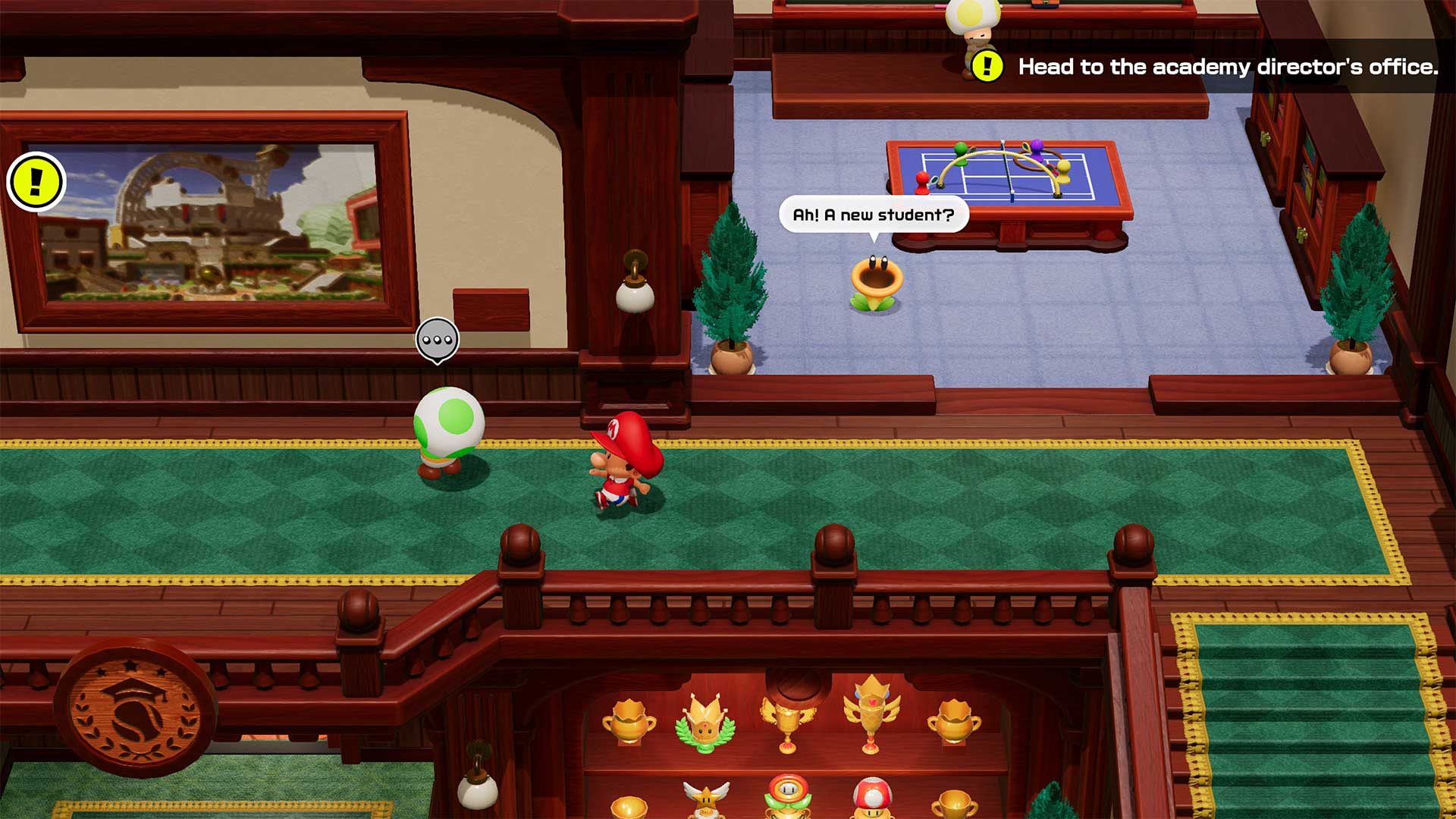Click the yellow ball-path track on the model court
Viewport: 1456px width, 819px height.
pos(993,152)
